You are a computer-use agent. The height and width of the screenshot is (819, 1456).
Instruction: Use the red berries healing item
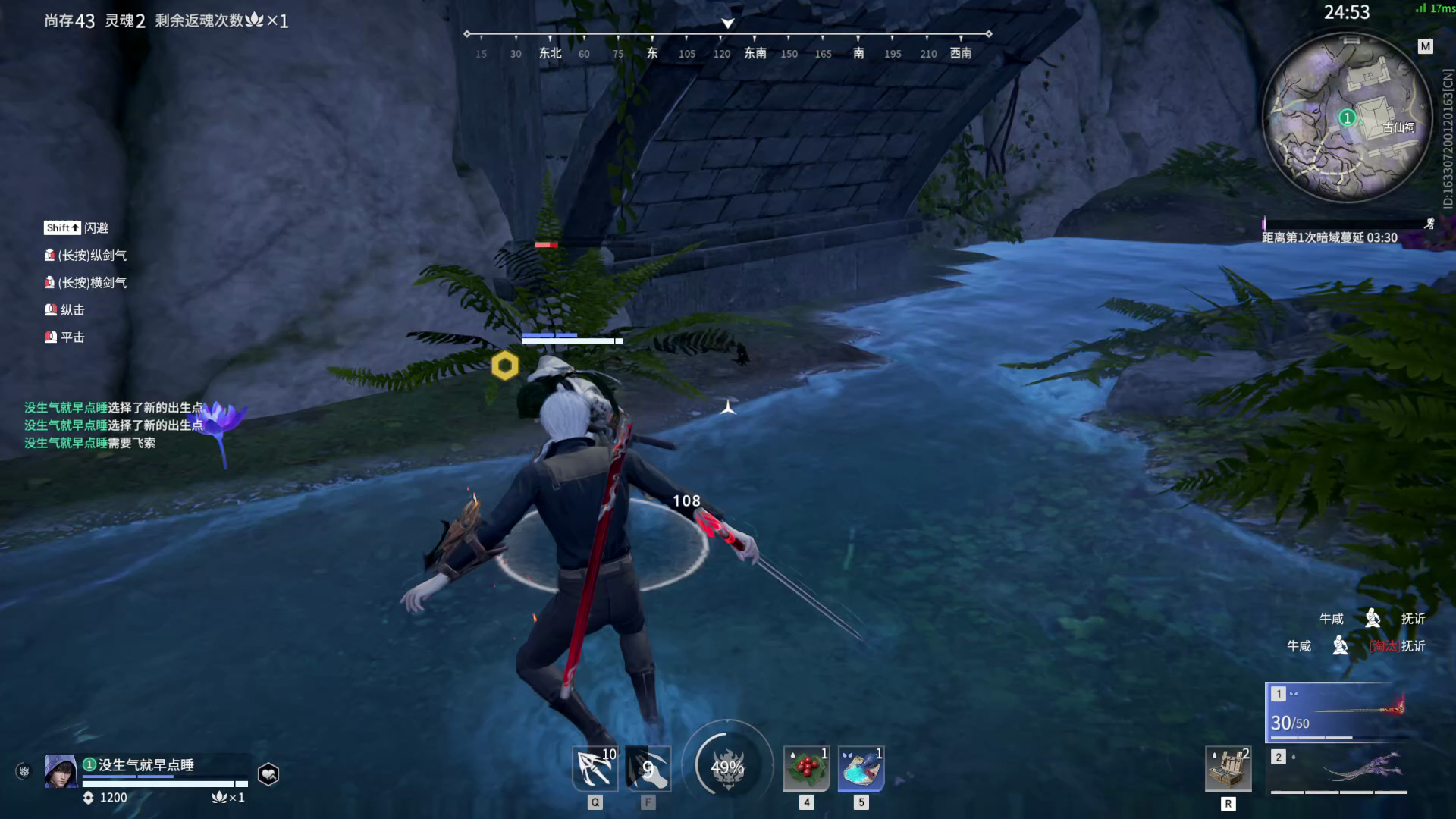pos(806,769)
